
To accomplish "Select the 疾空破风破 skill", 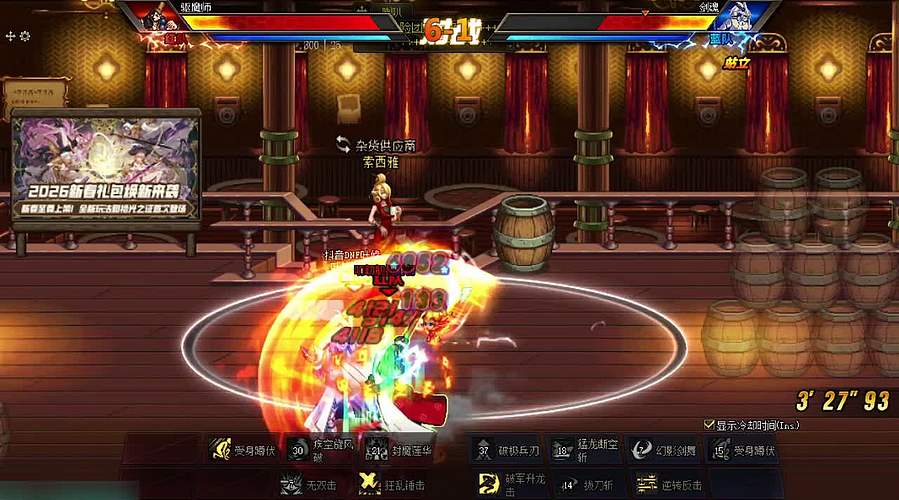I will 298,450.
